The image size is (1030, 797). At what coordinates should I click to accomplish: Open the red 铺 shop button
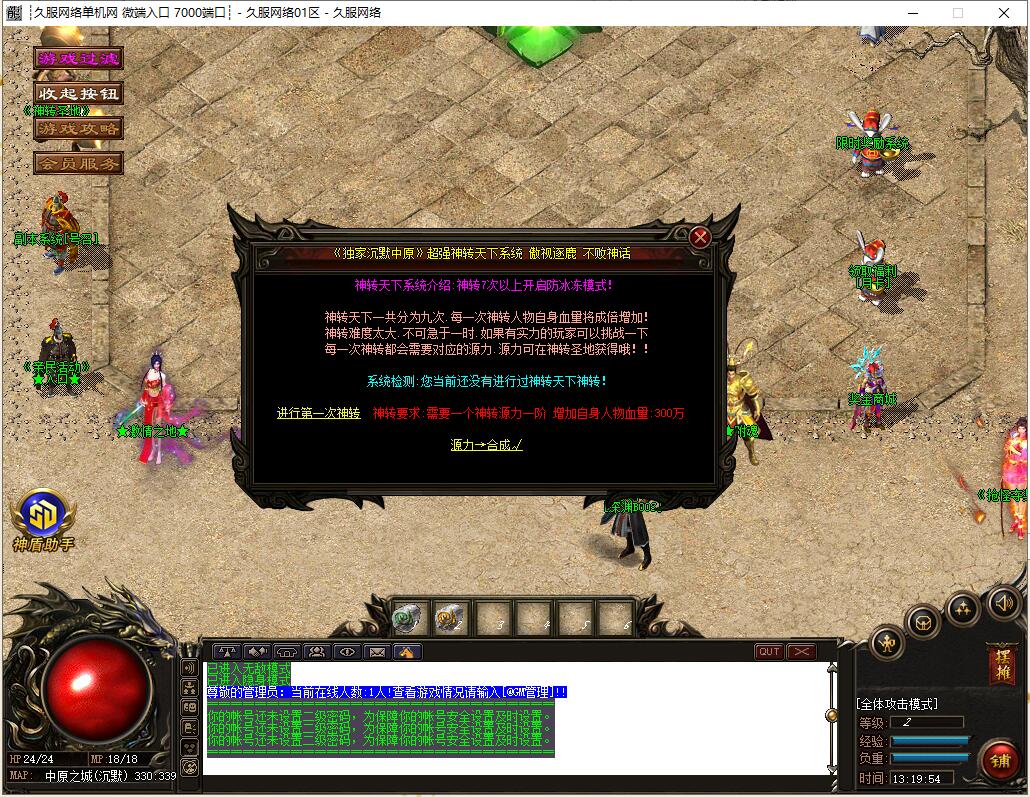[998, 760]
